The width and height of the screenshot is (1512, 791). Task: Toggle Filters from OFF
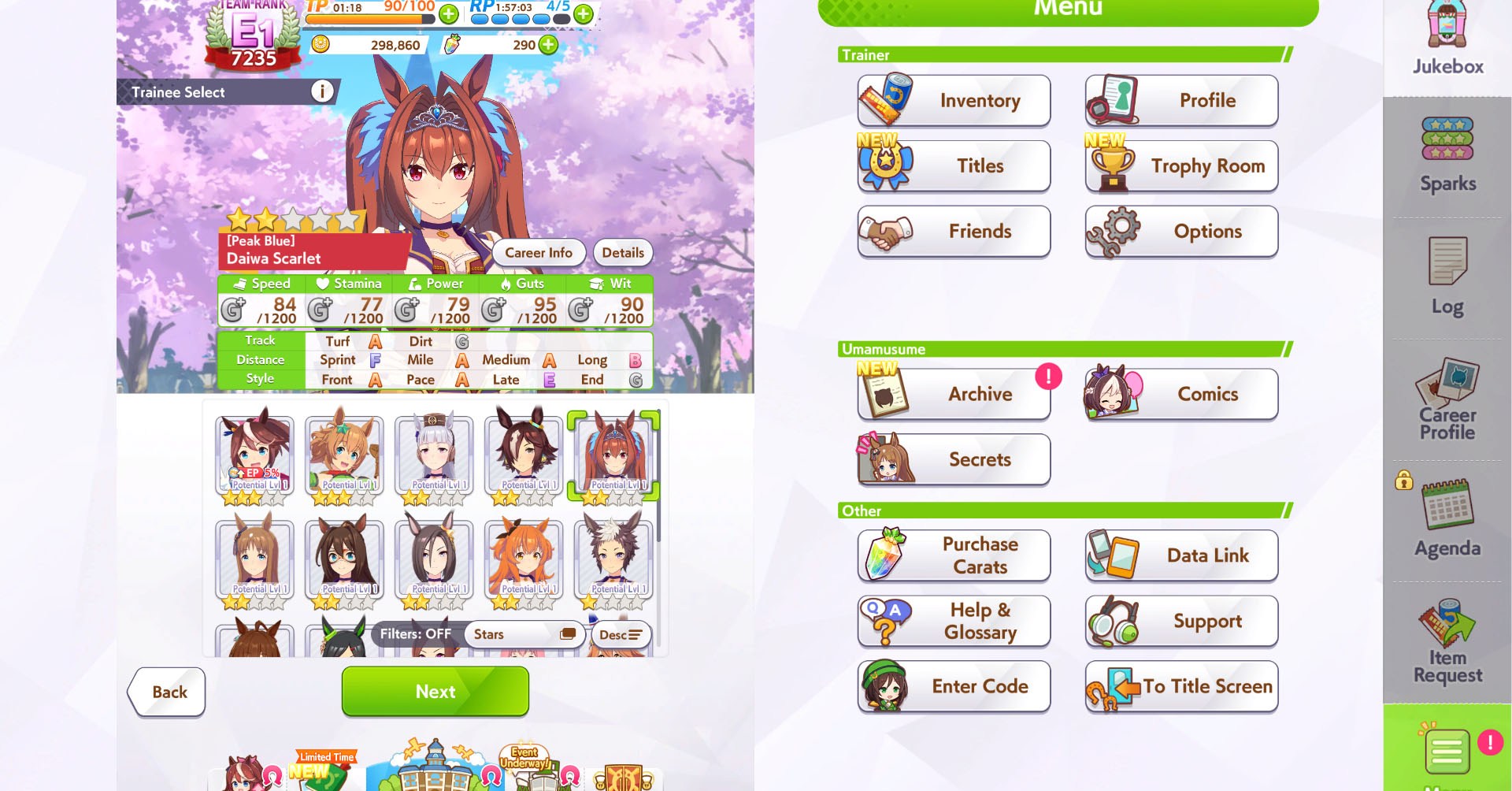click(x=417, y=634)
